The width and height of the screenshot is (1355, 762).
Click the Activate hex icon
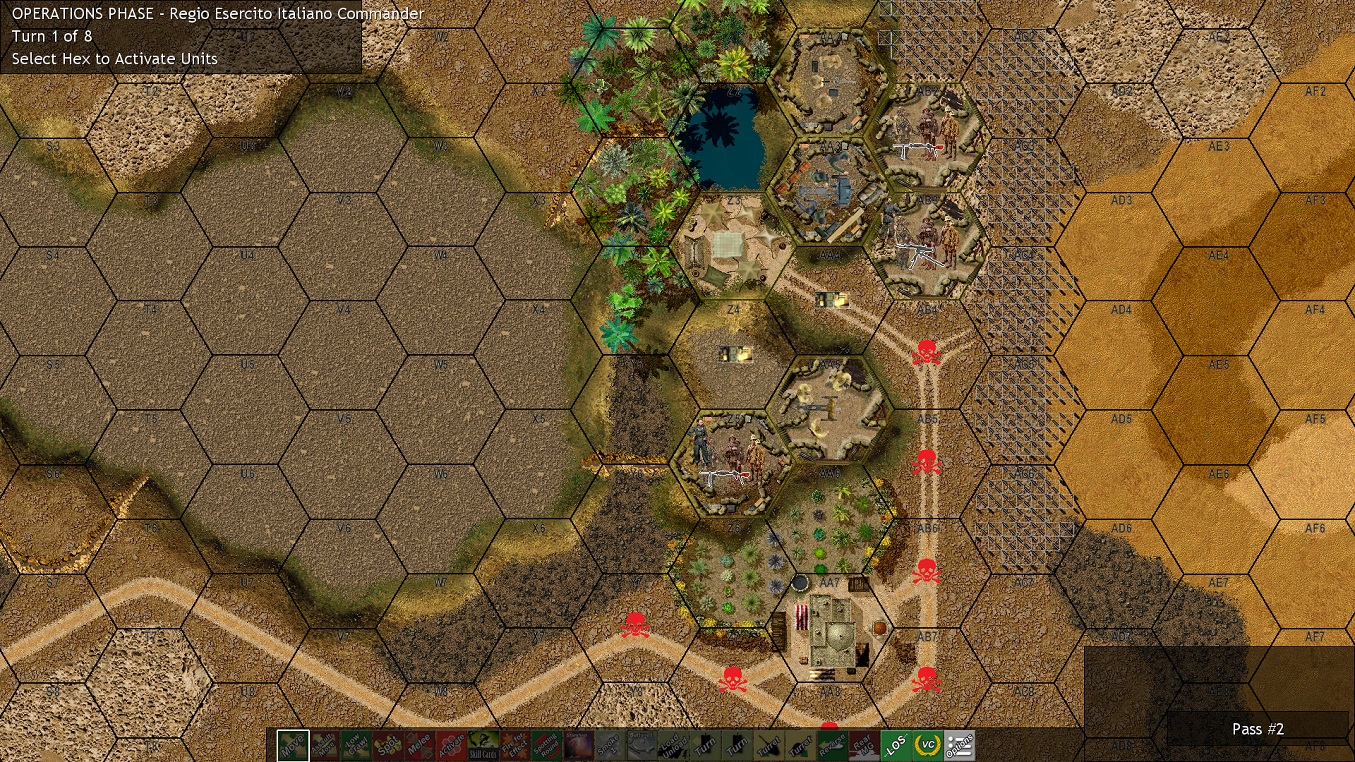[x=453, y=745]
